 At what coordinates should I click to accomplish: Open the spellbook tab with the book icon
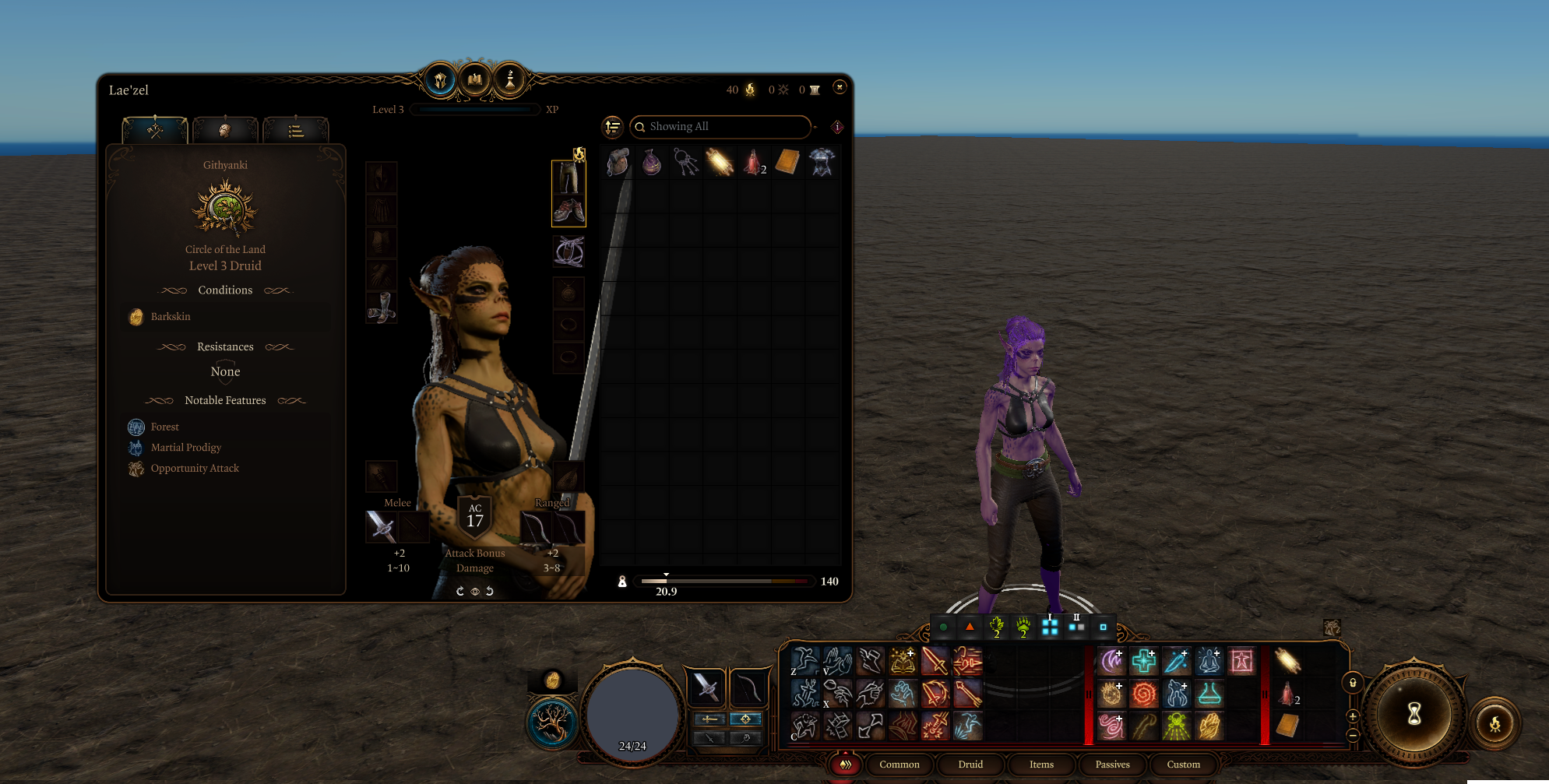click(x=474, y=79)
